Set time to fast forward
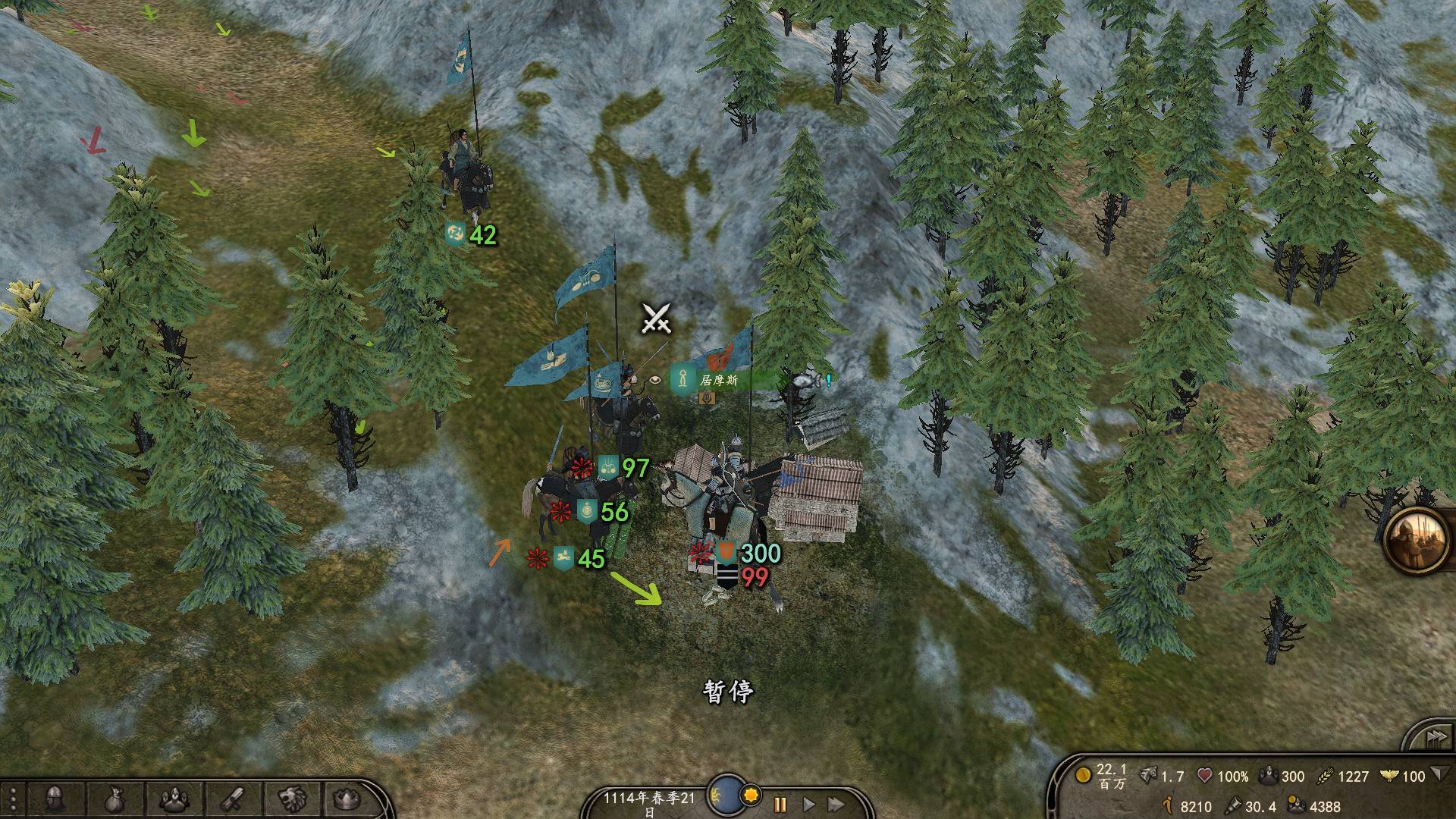 pyautogui.click(x=836, y=804)
